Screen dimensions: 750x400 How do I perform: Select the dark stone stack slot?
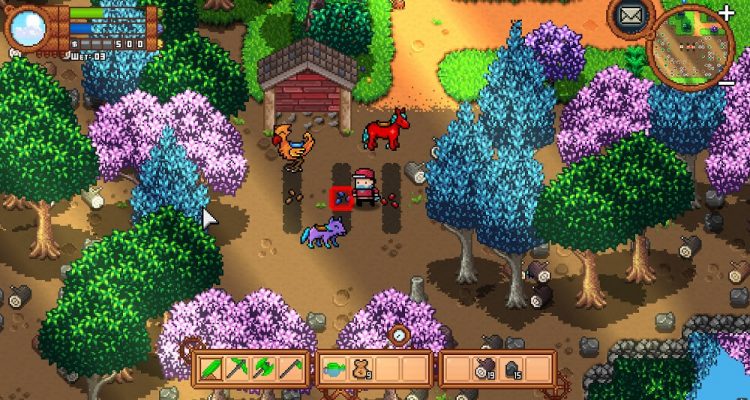tap(511, 369)
